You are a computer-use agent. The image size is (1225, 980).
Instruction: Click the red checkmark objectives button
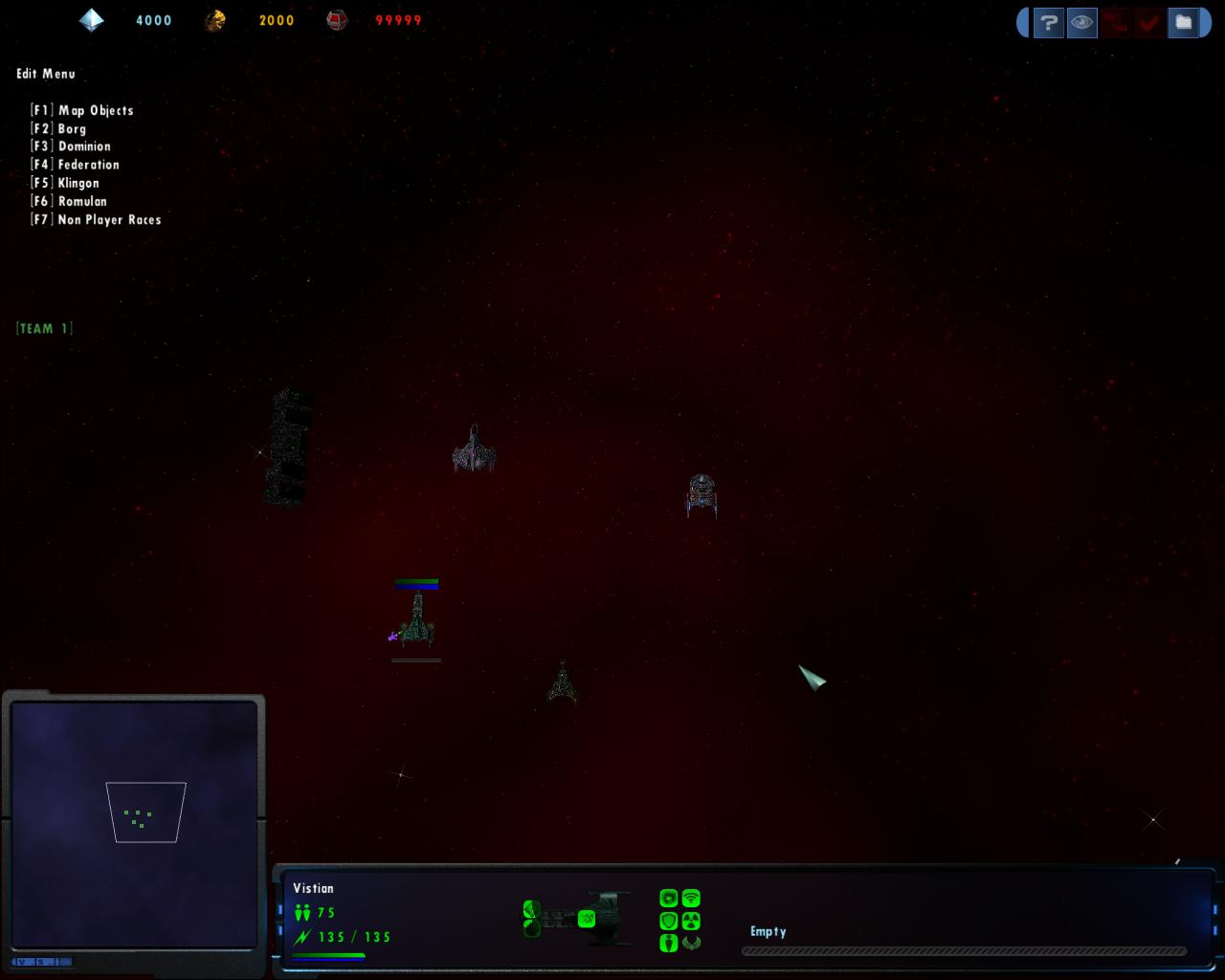click(x=1149, y=22)
